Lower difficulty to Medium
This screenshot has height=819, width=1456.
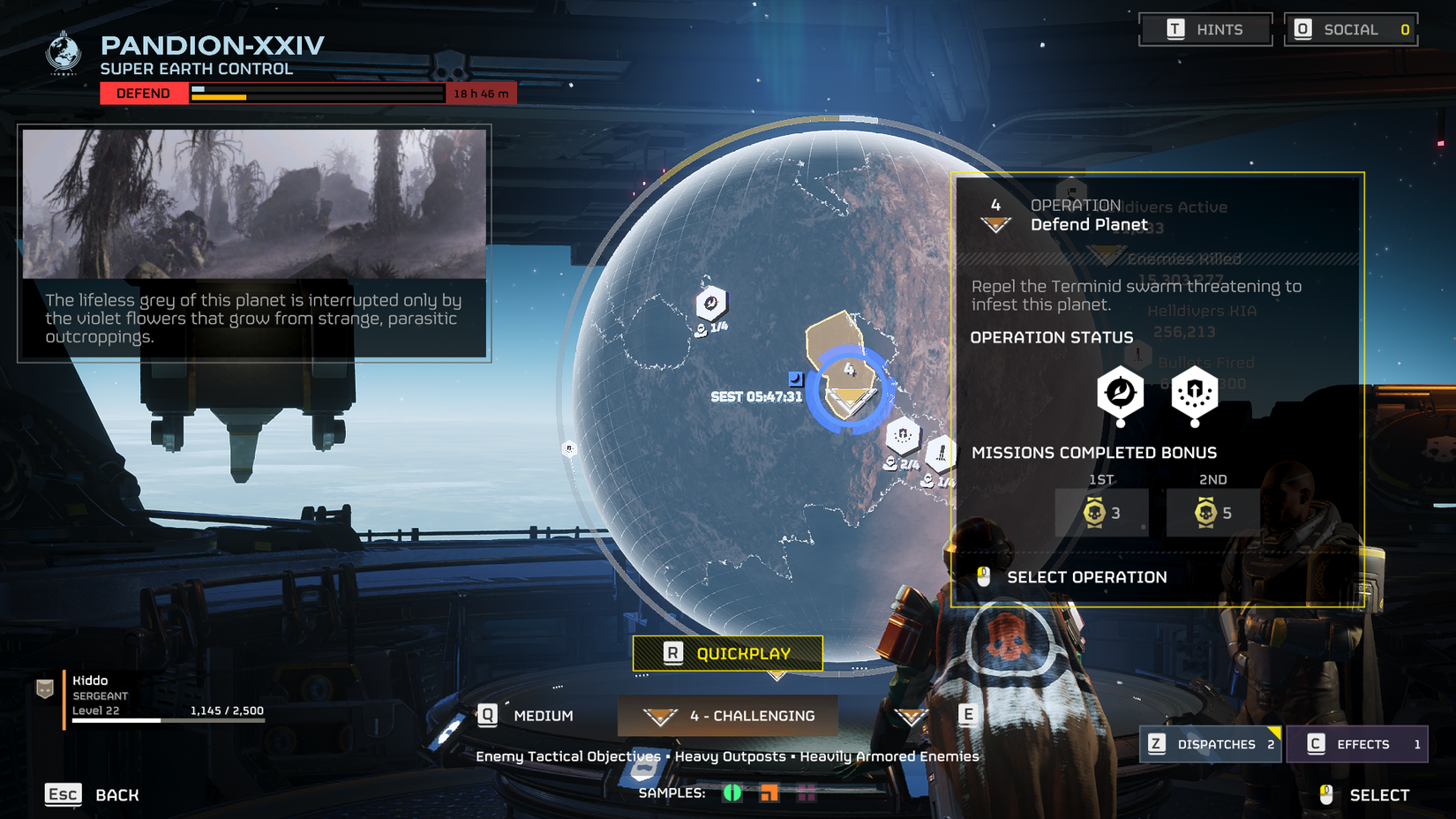[527, 716]
